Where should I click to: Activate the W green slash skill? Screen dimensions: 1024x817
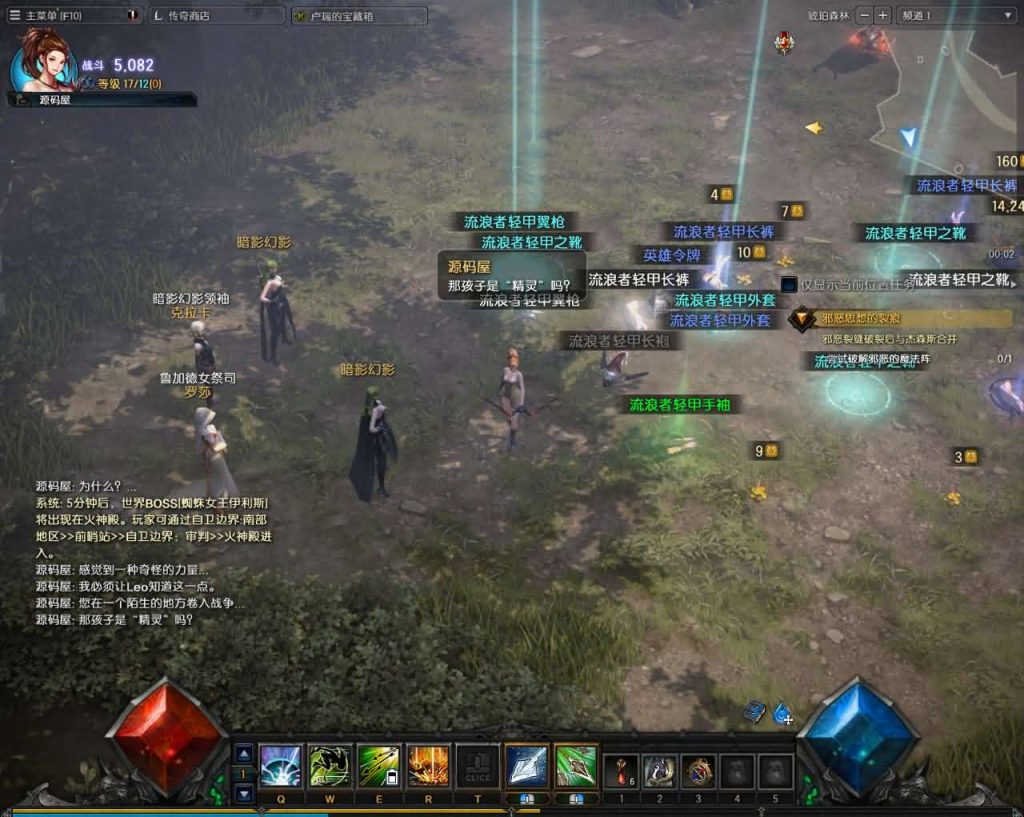coord(330,766)
